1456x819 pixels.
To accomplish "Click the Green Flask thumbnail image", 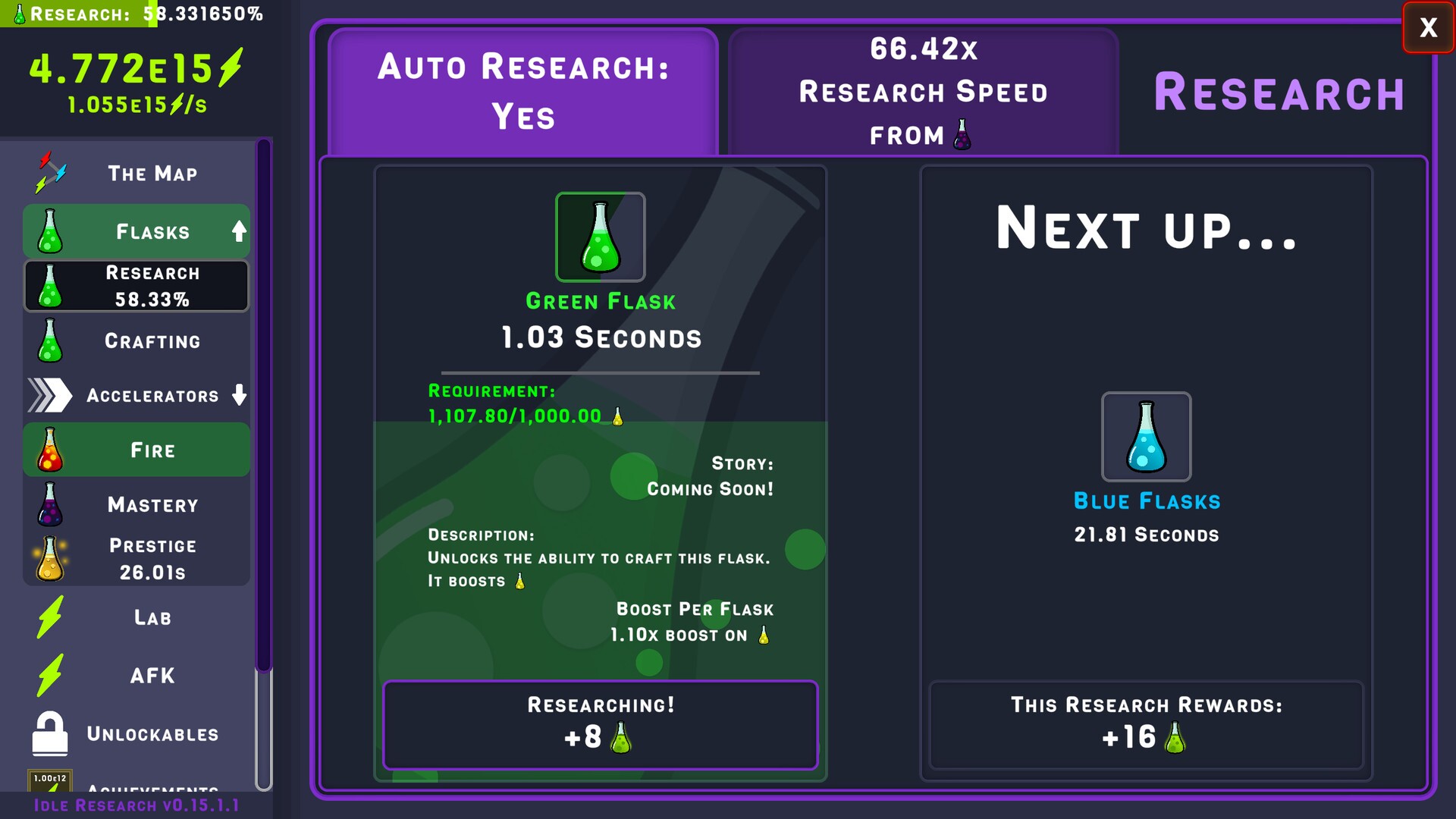I will point(600,237).
